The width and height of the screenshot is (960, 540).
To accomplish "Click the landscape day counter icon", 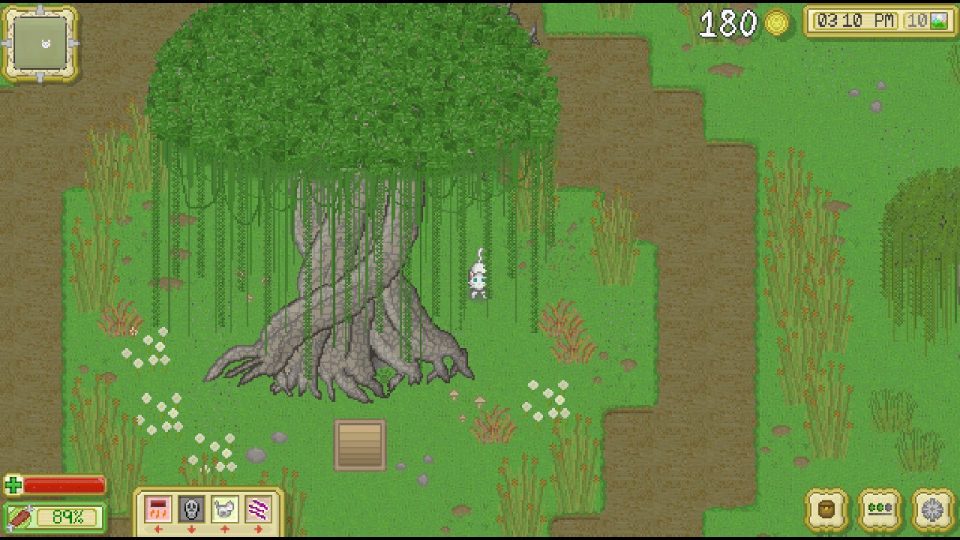I will pyautogui.click(x=939, y=21).
